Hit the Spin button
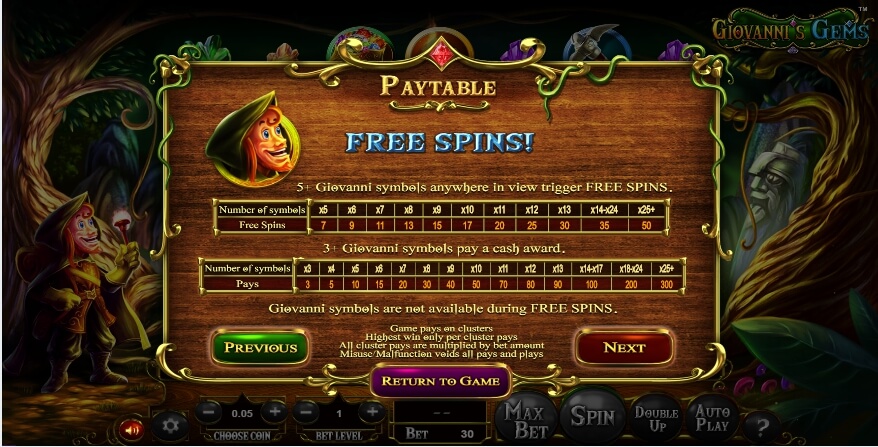The image size is (878, 447). pyautogui.click(x=591, y=418)
